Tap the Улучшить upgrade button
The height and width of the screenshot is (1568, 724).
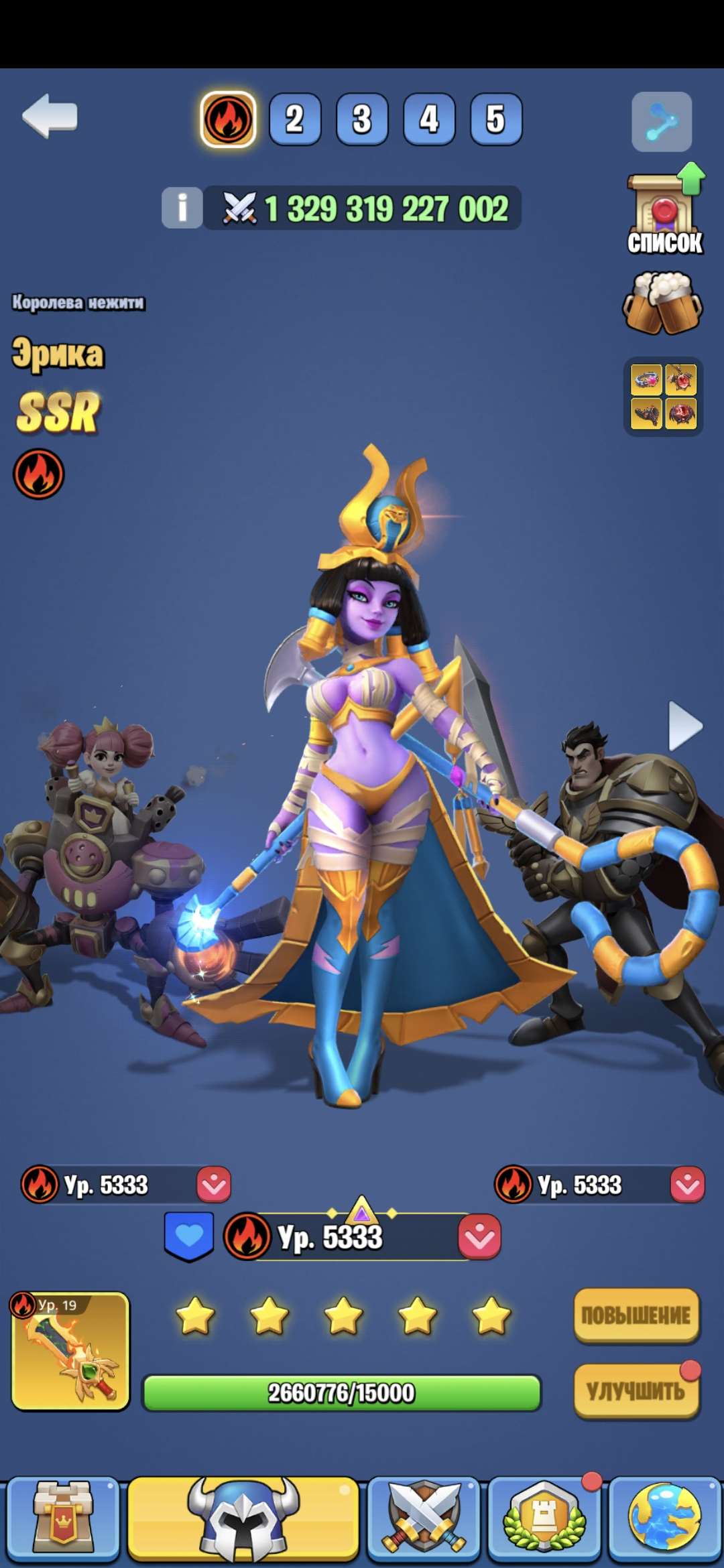click(636, 1391)
